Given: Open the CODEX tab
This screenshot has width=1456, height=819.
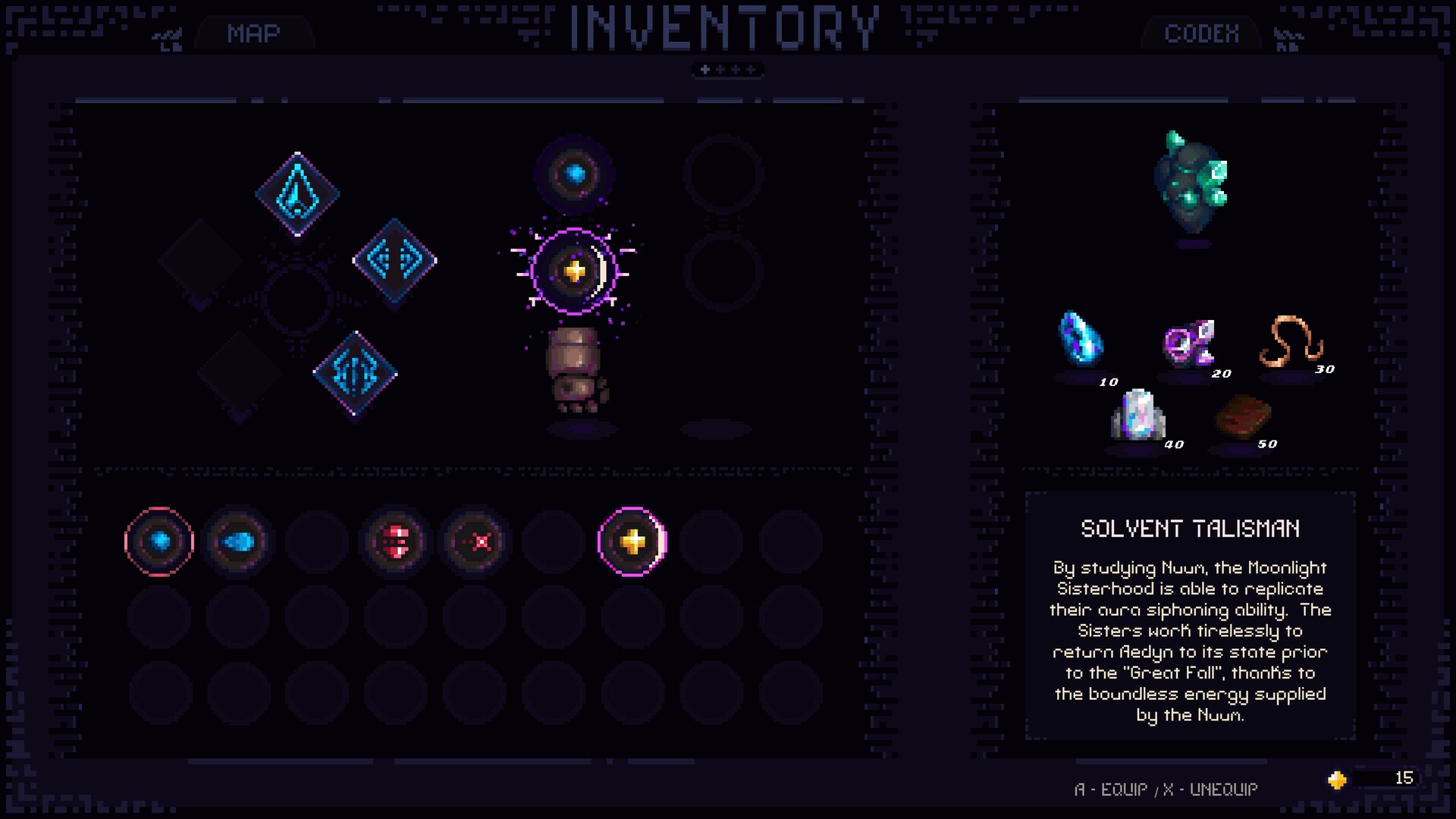Looking at the screenshot, I should tap(1200, 33).
